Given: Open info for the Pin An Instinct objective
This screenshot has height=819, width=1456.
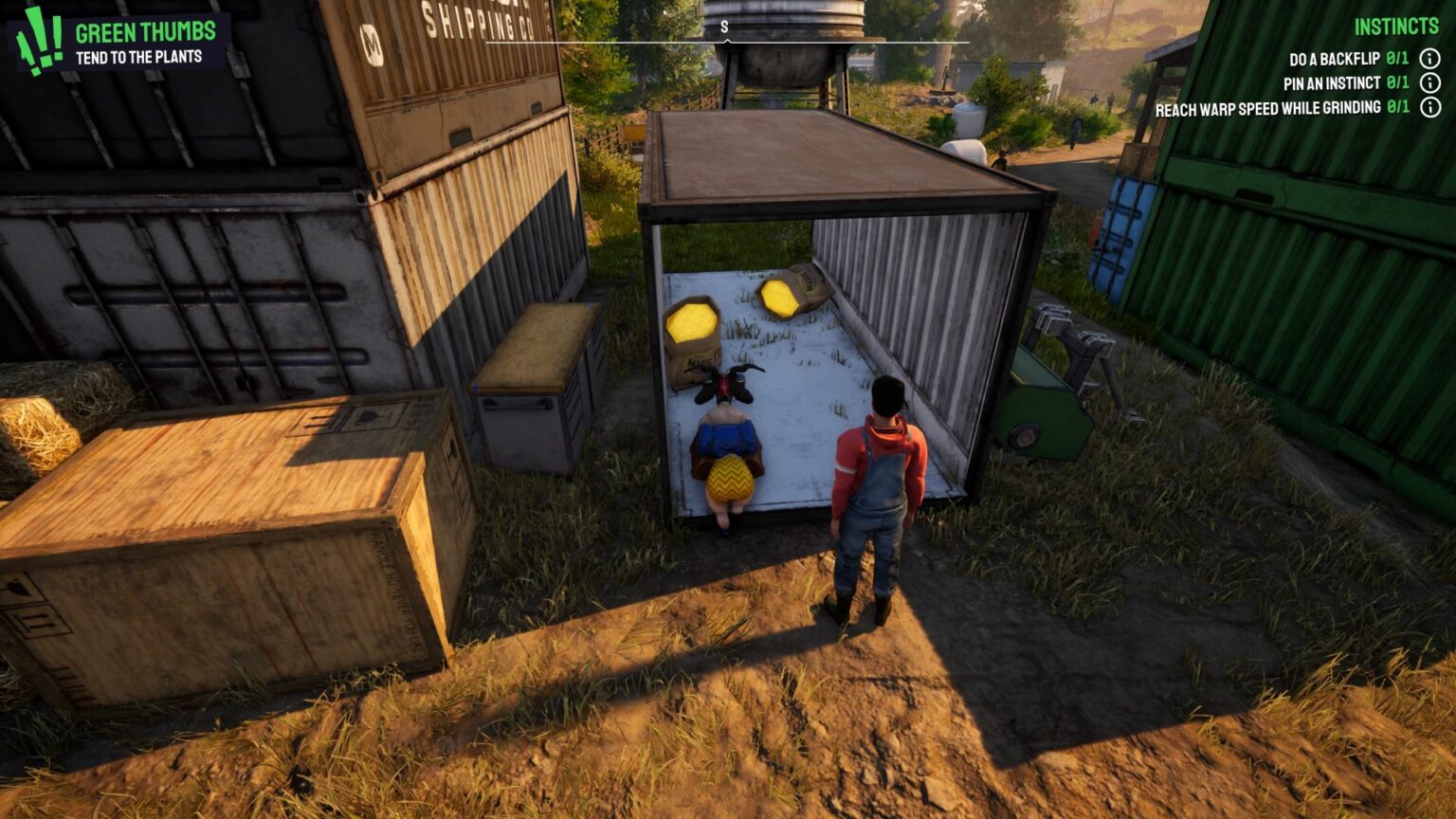Looking at the screenshot, I should pos(1429,82).
